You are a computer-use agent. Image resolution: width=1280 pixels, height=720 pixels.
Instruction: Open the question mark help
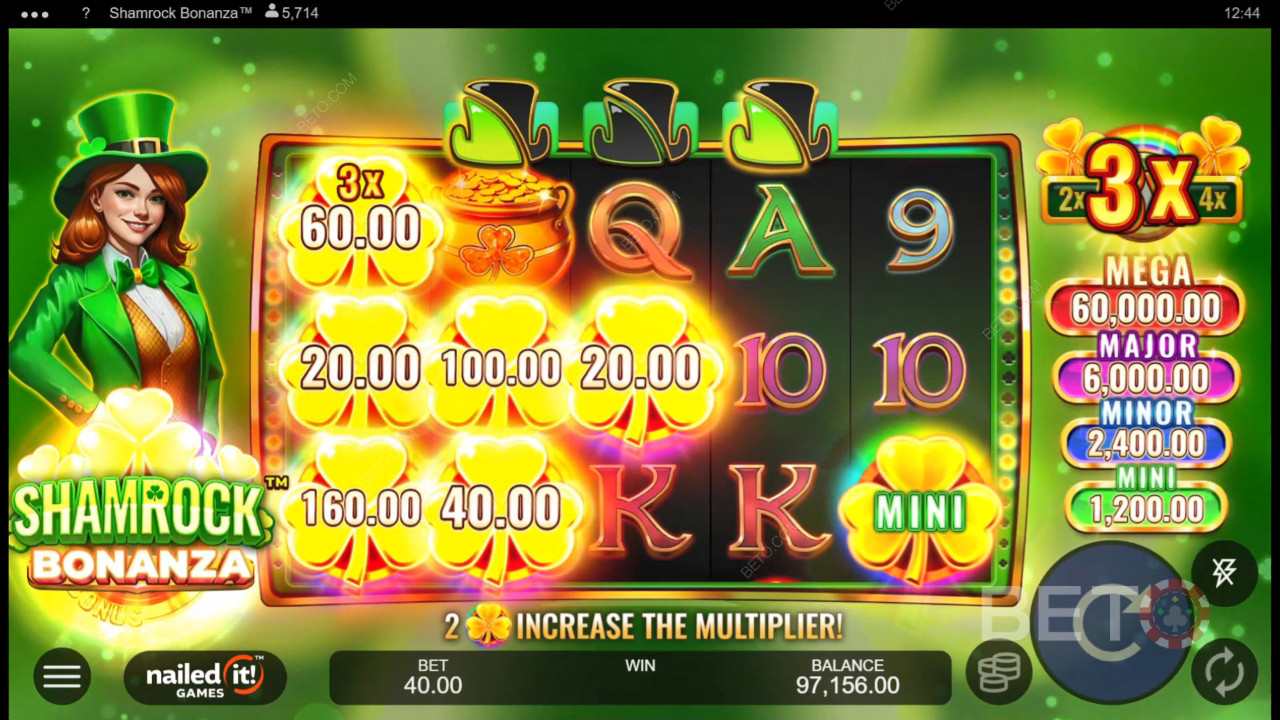click(x=86, y=14)
